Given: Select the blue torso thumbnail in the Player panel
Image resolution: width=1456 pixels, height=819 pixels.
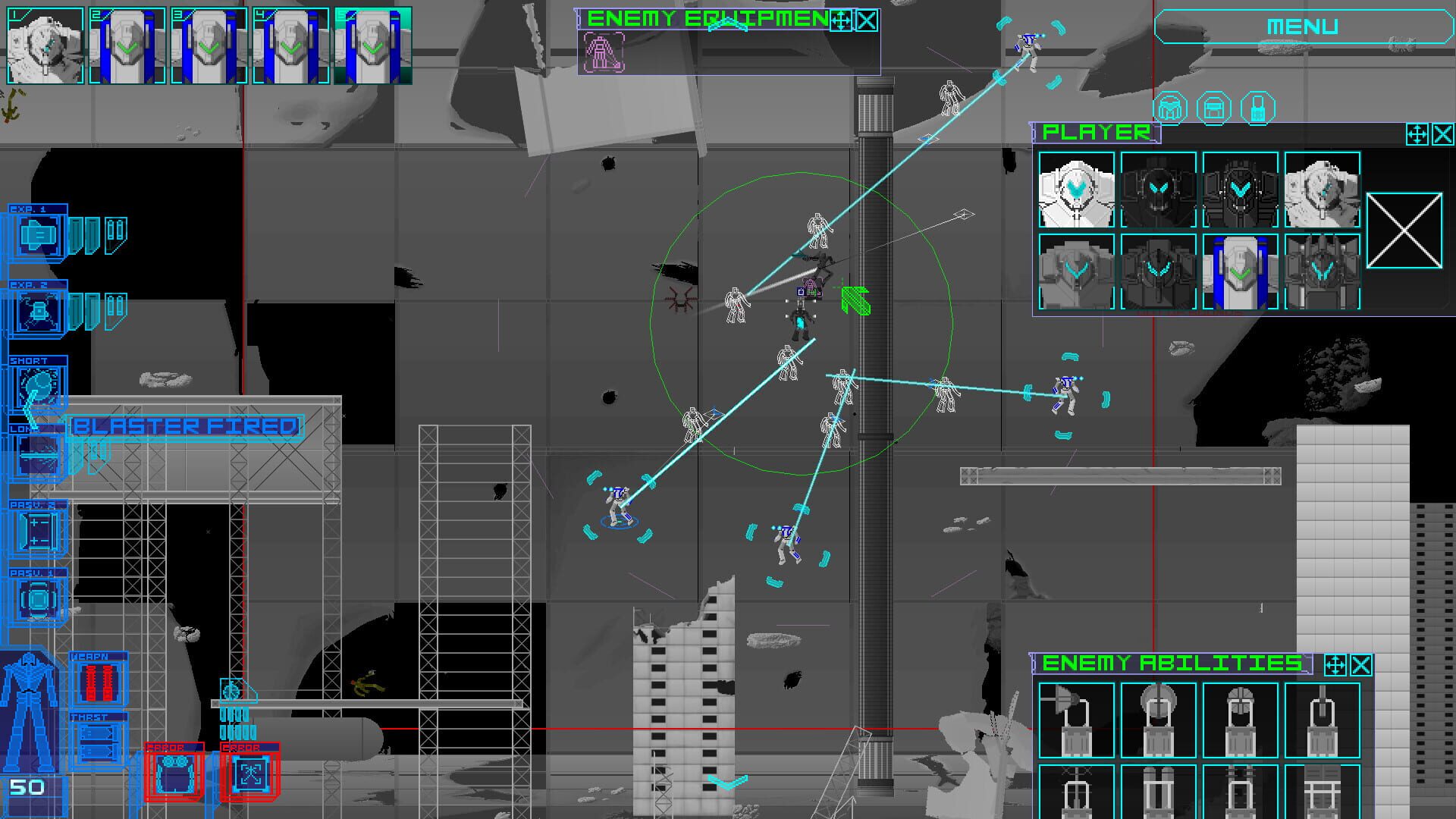Looking at the screenshot, I should tap(1241, 269).
